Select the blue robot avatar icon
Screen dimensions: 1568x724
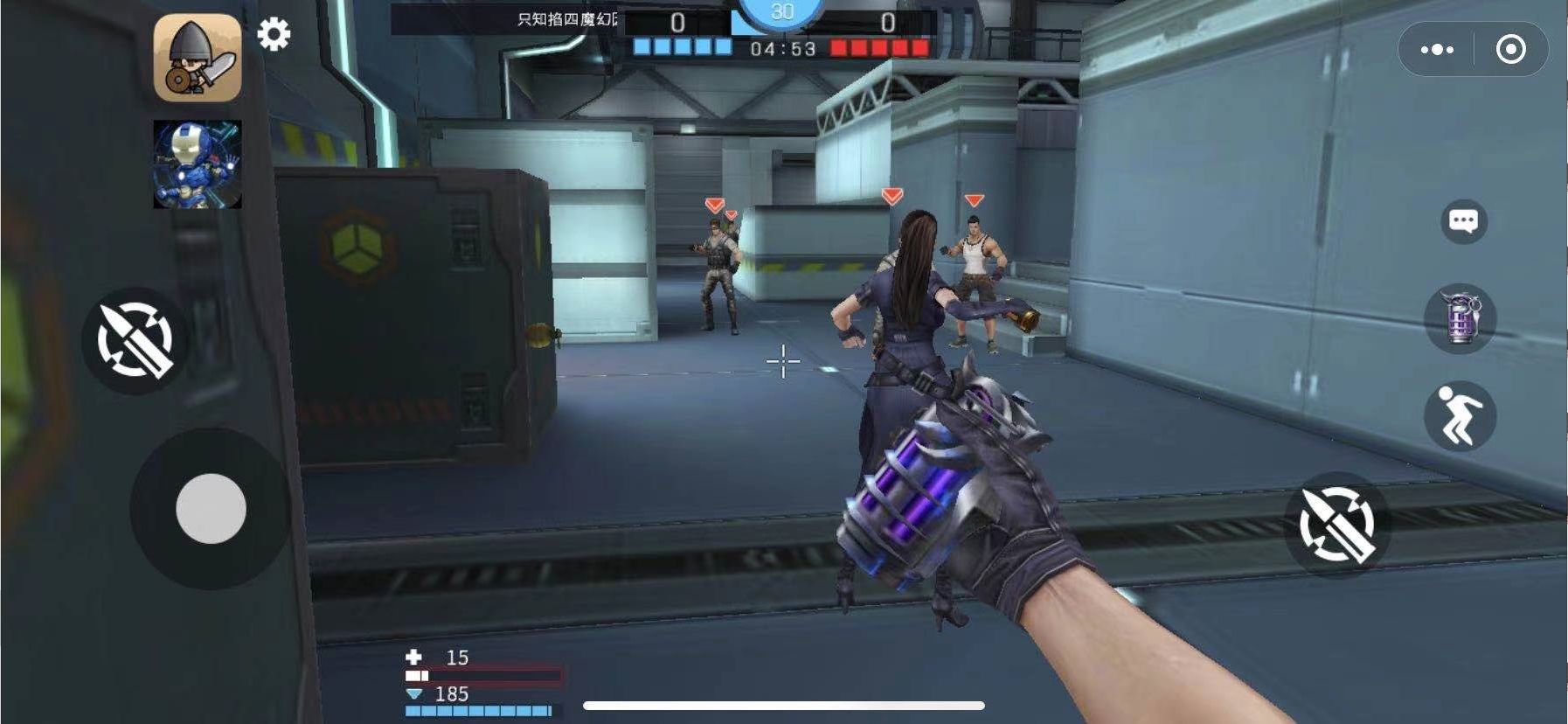198,164
